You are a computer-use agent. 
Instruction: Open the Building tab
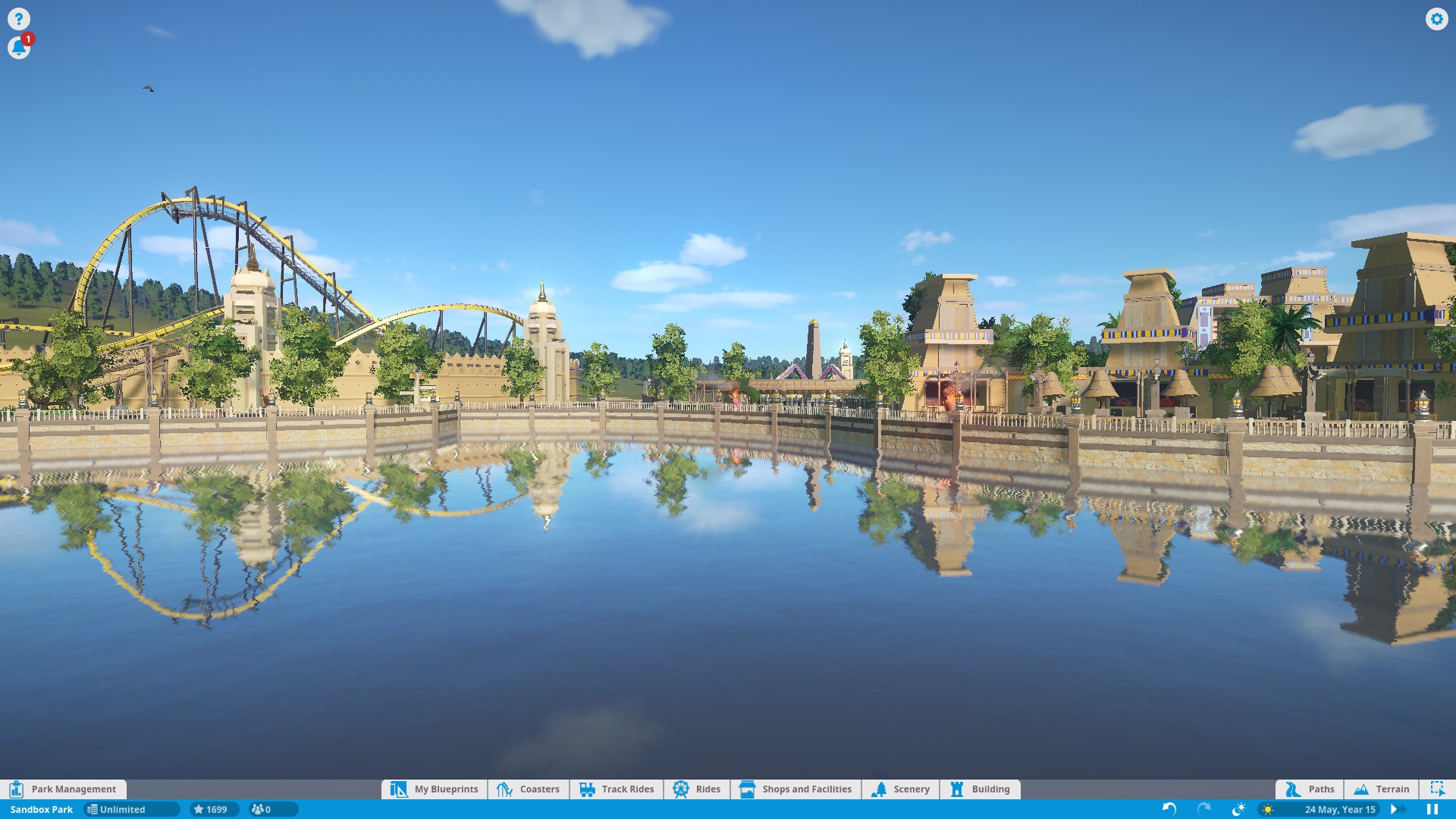click(980, 789)
